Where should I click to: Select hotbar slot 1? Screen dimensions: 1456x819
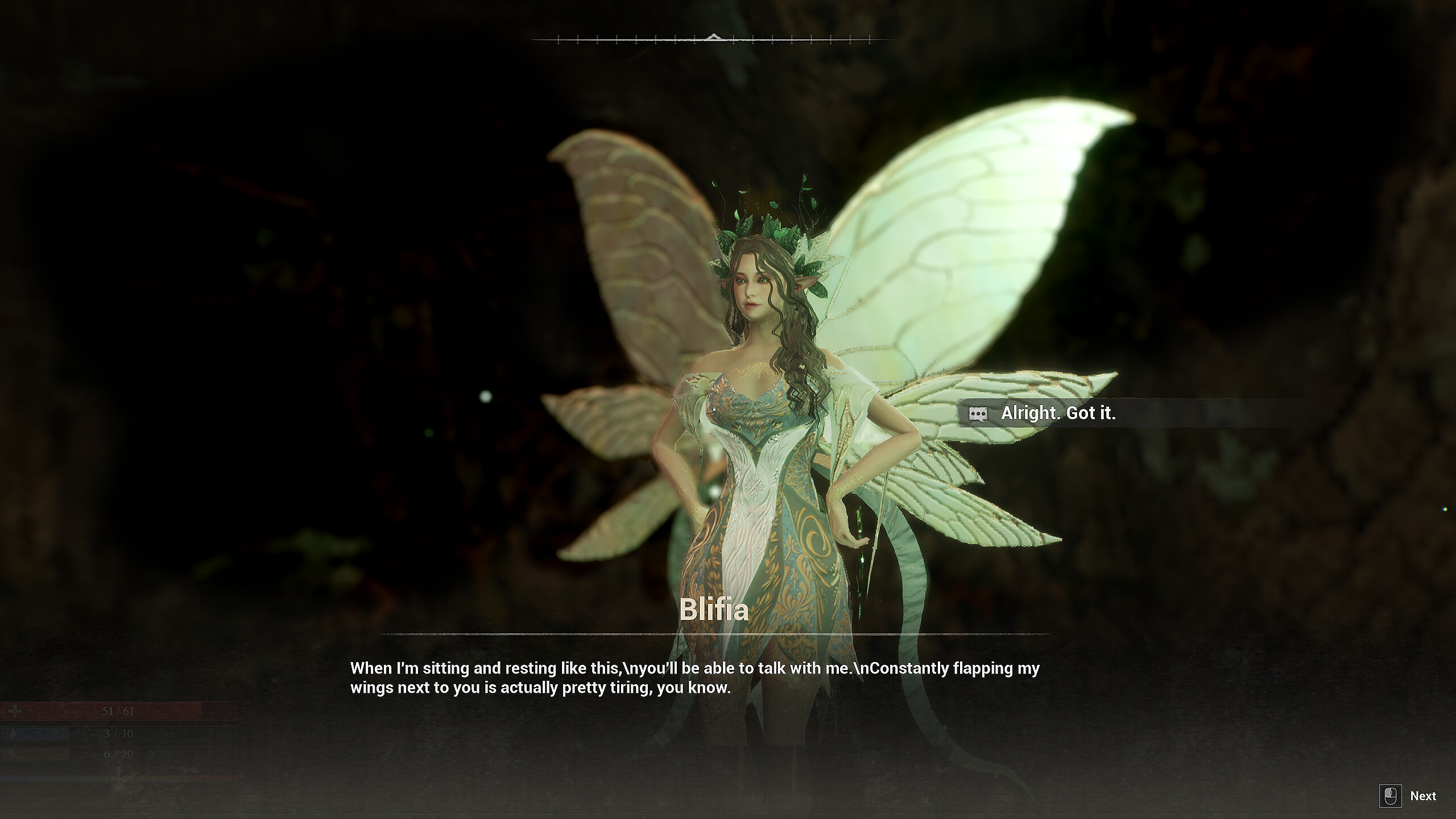pyautogui.click(x=502, y=801)
